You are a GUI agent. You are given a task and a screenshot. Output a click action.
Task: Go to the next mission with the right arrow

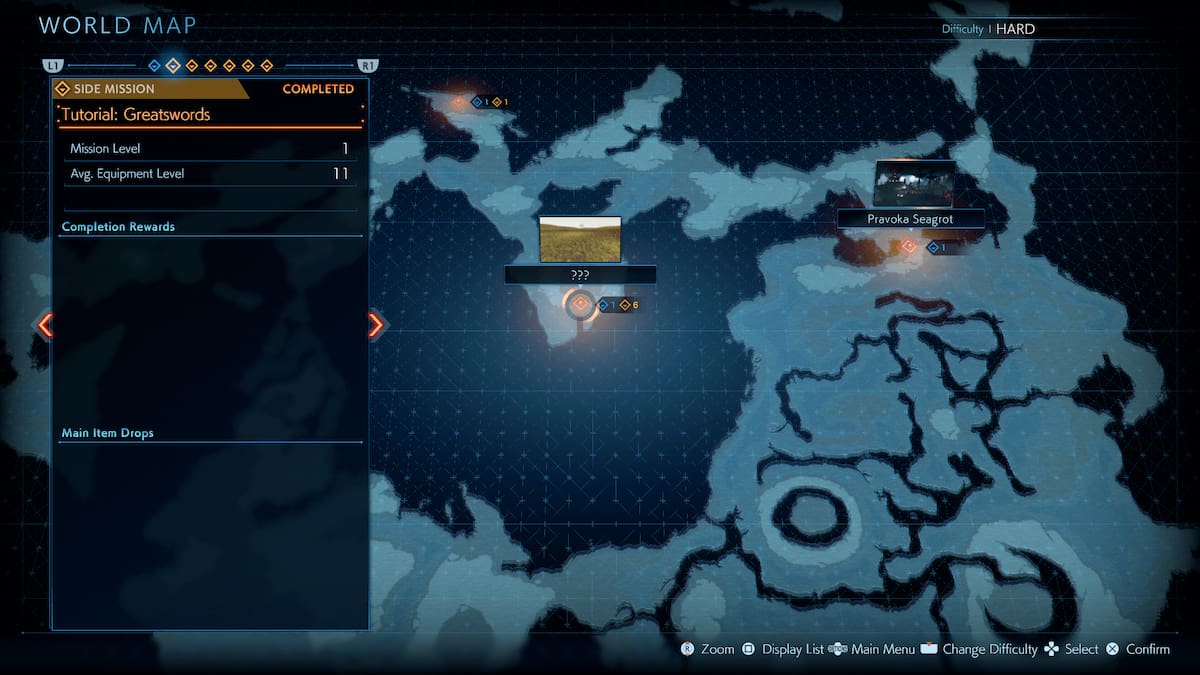(x=376, y=324)
